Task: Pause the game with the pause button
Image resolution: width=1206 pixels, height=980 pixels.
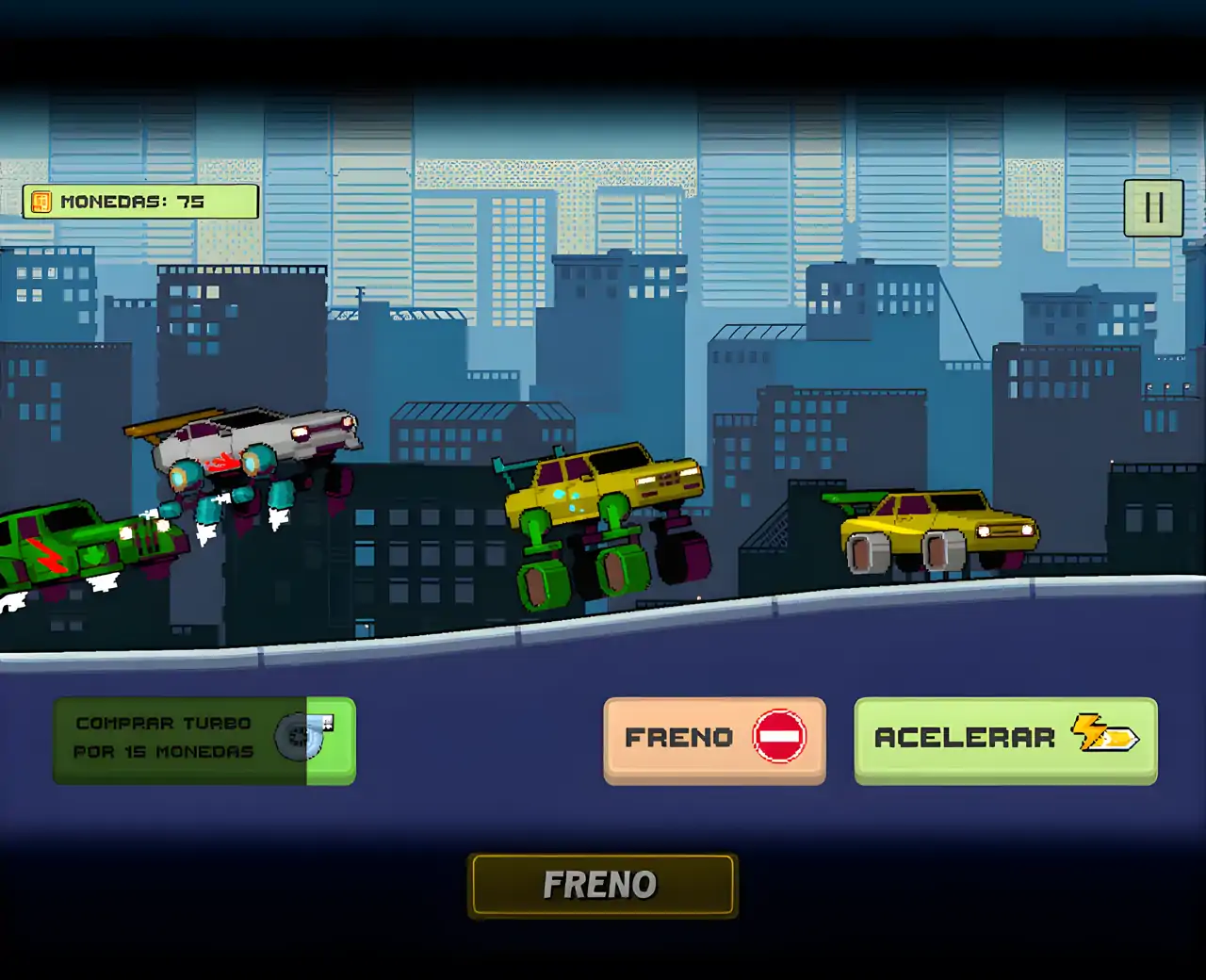Action: (1153, 207)
